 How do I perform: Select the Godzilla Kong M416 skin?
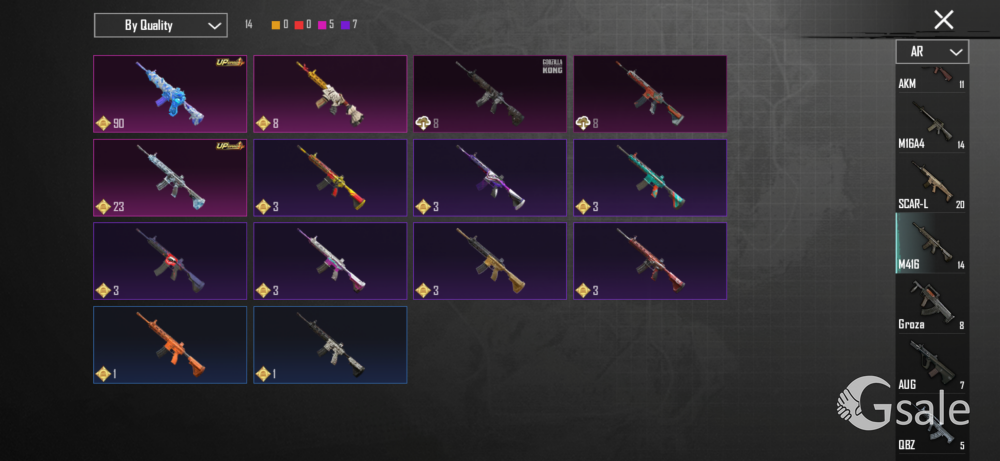[x=490, y=94]
